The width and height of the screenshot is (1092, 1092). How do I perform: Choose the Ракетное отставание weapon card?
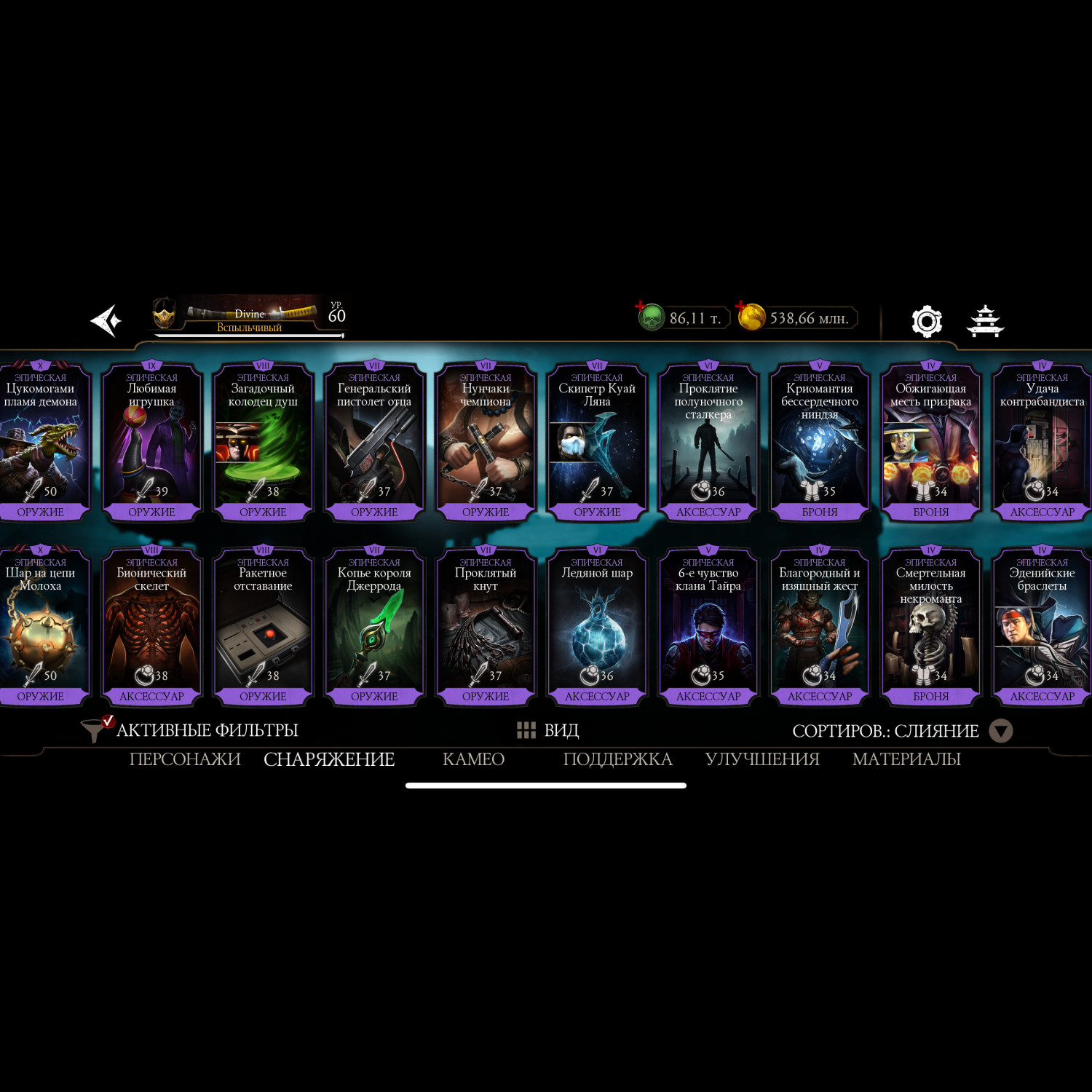(263, 626)
